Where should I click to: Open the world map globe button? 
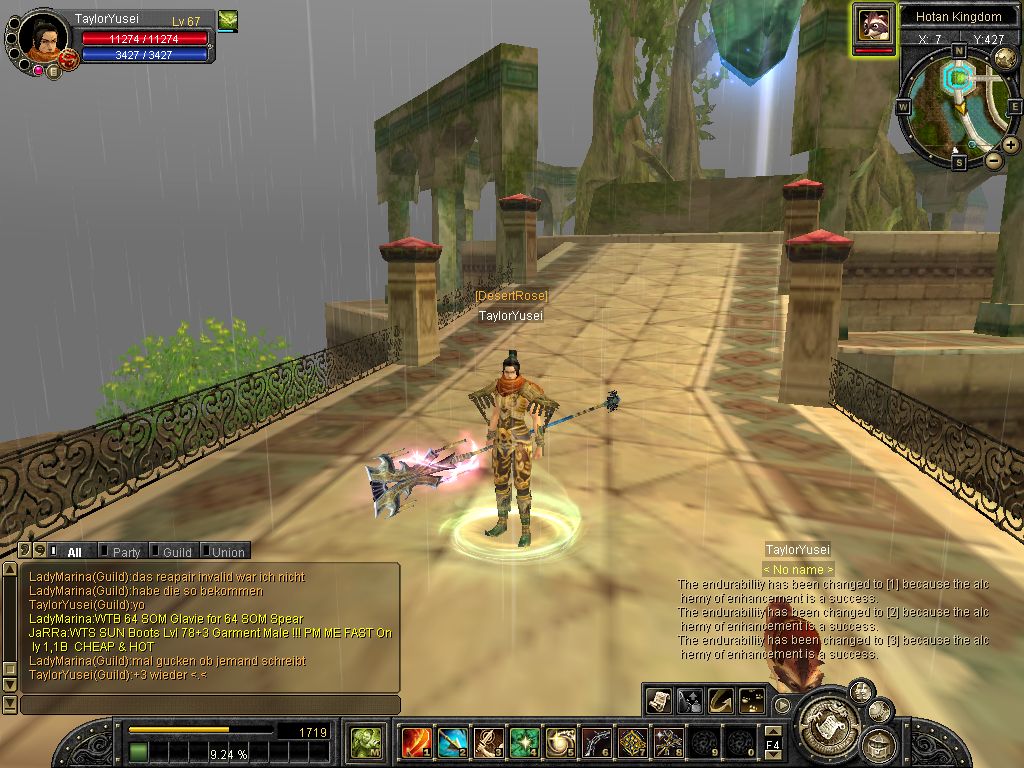tap(1006, 56)
